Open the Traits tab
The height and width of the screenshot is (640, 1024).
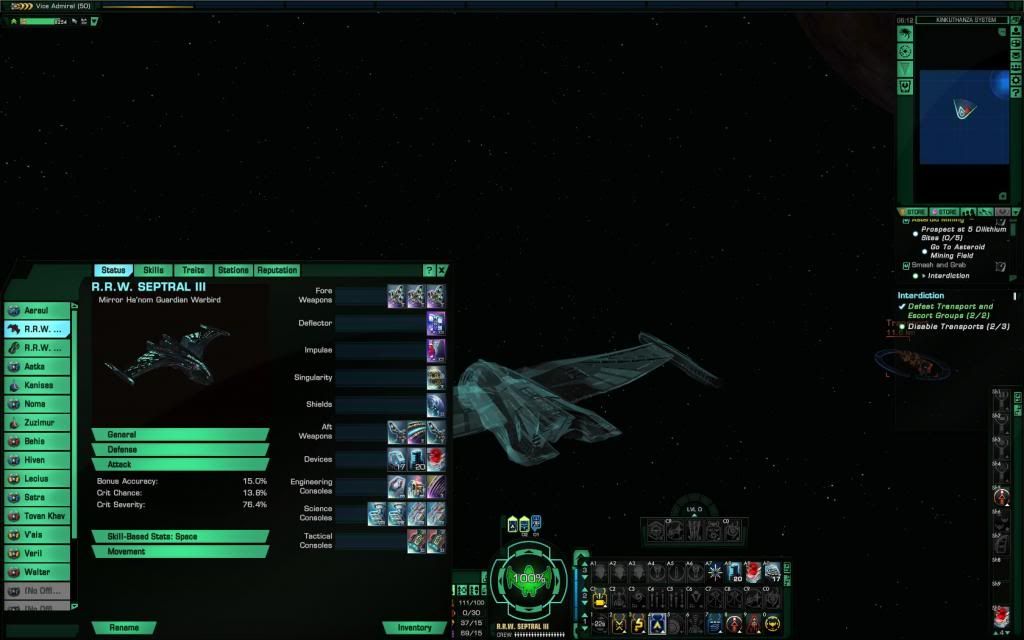193,270
